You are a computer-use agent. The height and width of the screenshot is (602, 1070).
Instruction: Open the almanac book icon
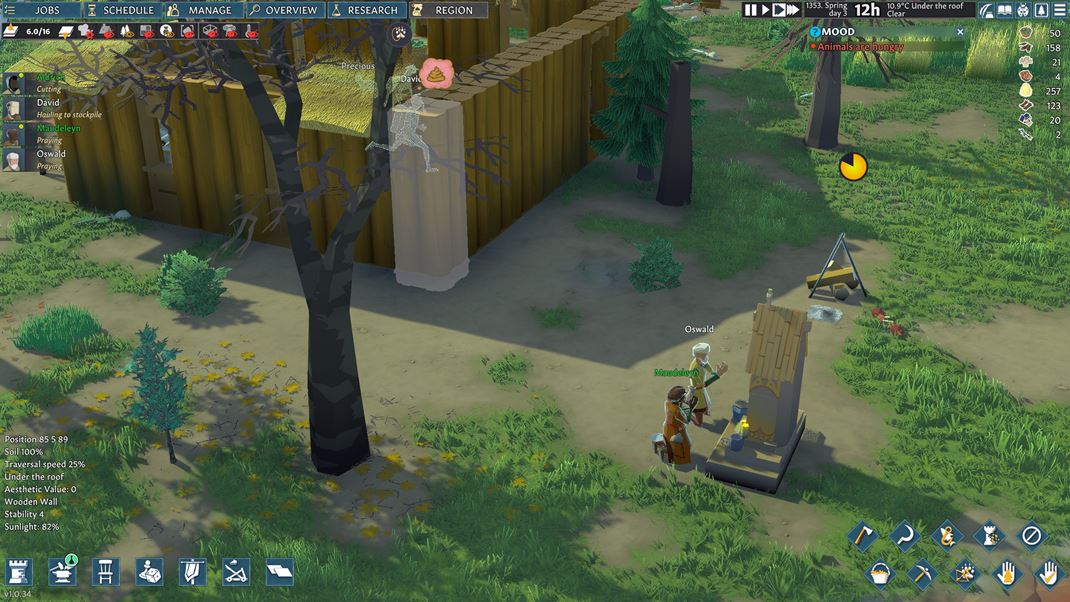click(x=1006, y=10)
